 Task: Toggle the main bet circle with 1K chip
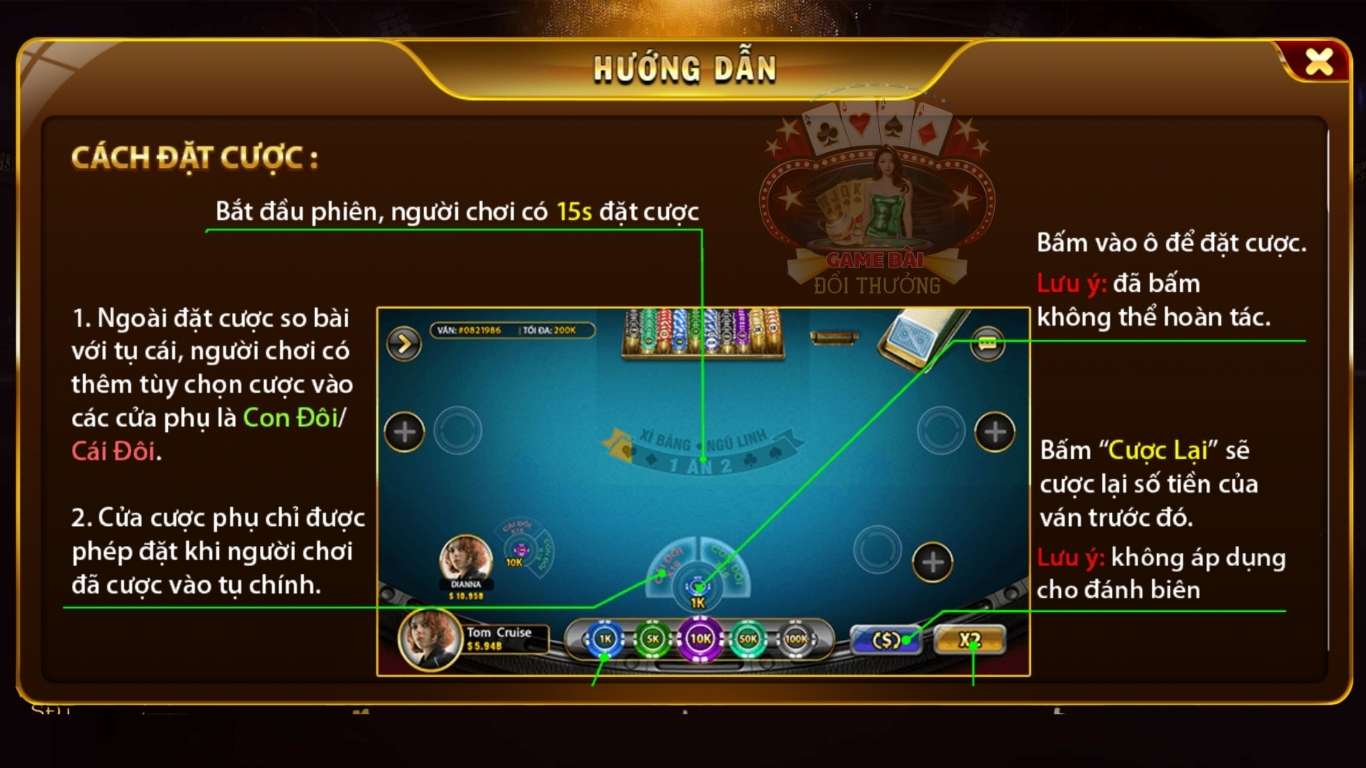(x=697, y=584)
